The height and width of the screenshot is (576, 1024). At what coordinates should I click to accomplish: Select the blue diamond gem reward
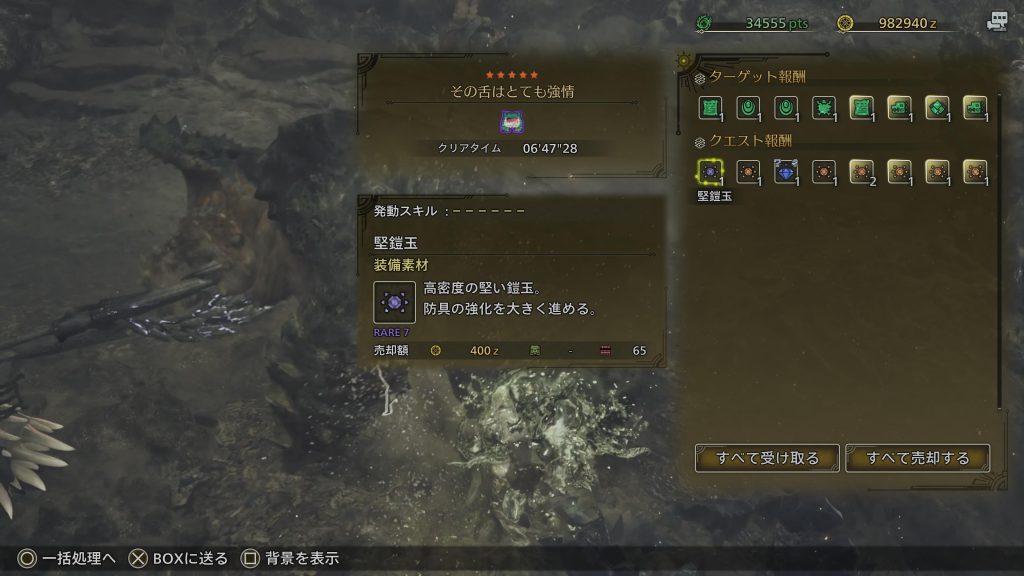(x=786, y=172)
